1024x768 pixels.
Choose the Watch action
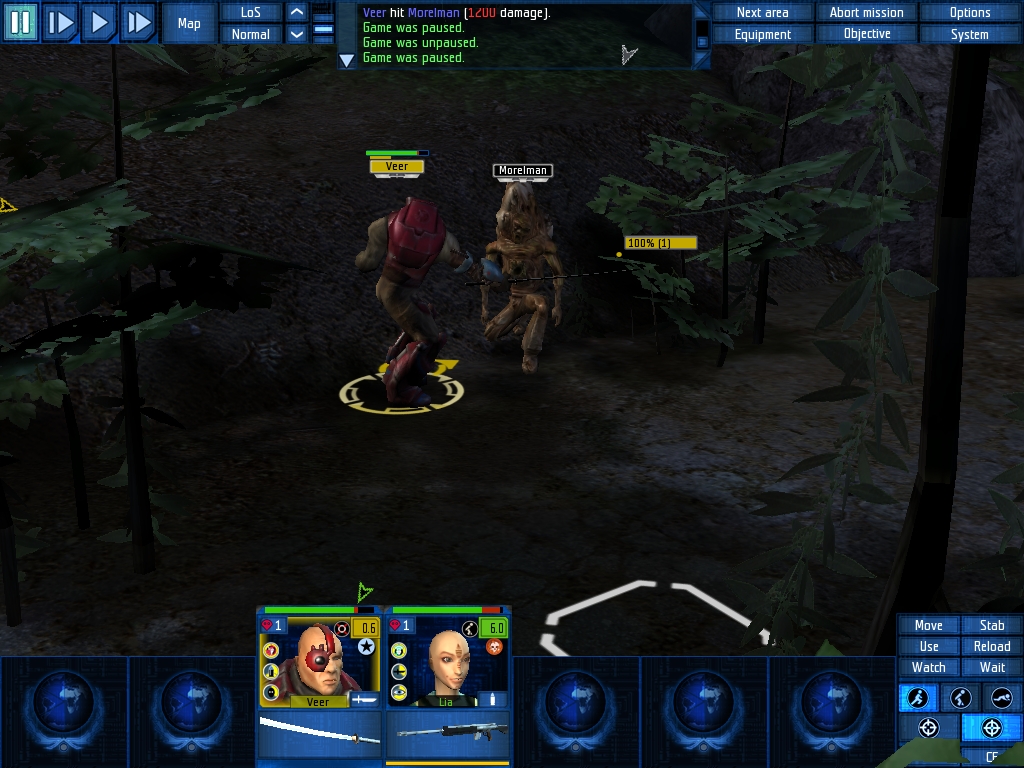coord(928,667)
